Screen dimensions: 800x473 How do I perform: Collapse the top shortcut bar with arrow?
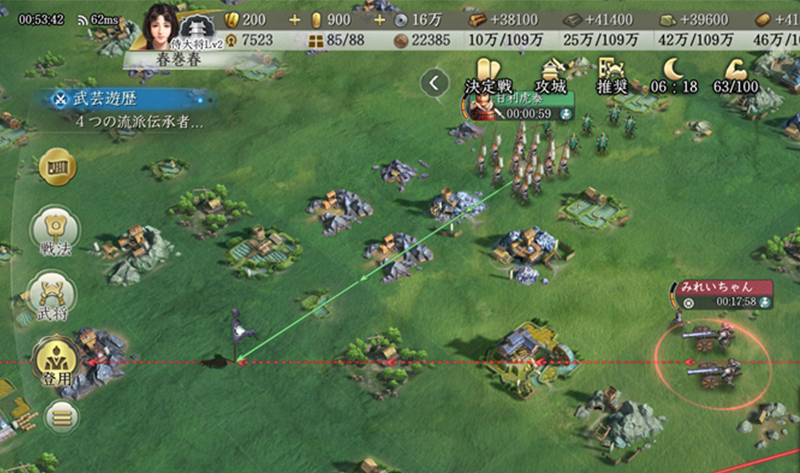(x=434, y=83)
